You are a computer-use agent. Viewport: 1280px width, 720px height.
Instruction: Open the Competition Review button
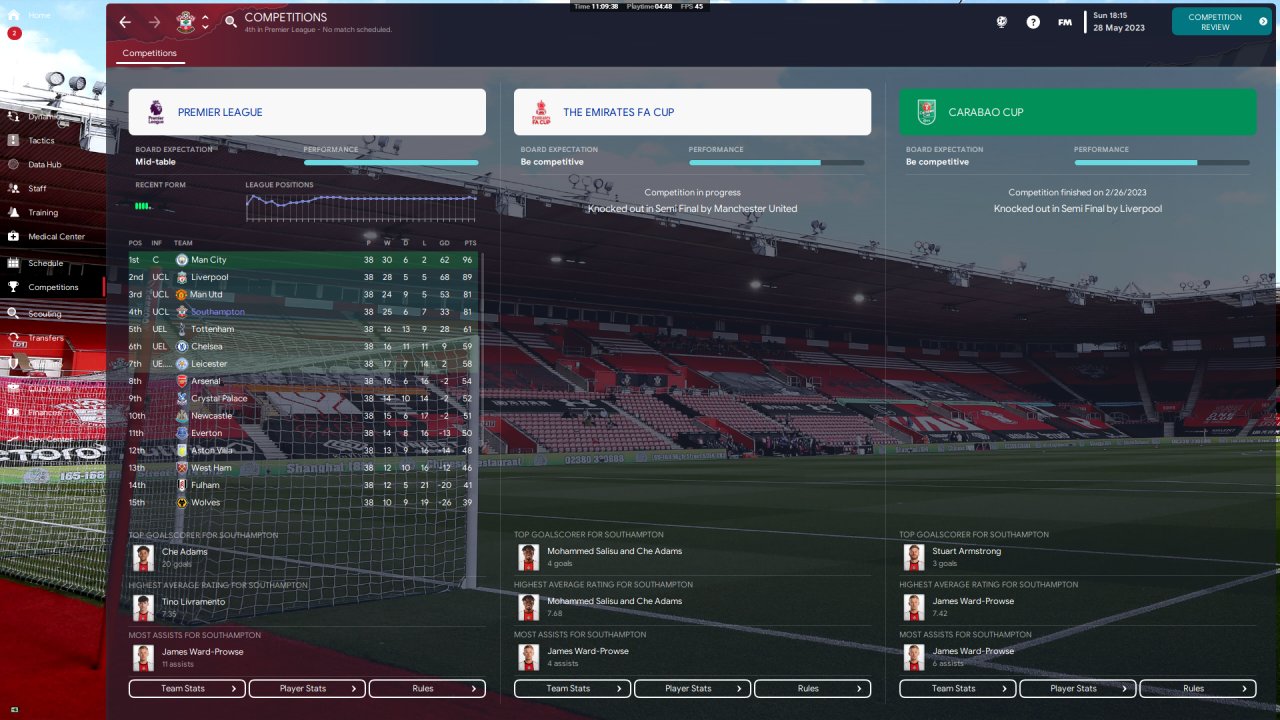click(1221, 22)
